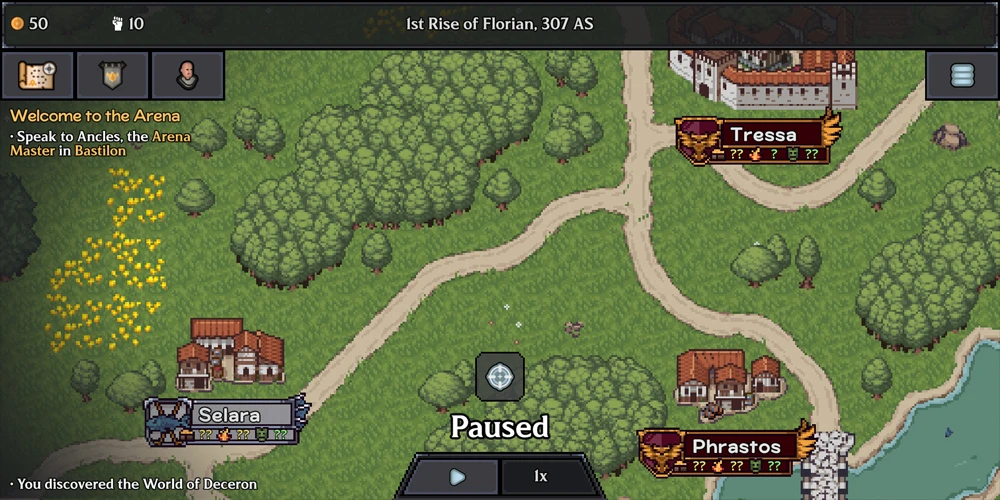Select the Selara town nameplate
1000x500 pixels.
(229, 415)
